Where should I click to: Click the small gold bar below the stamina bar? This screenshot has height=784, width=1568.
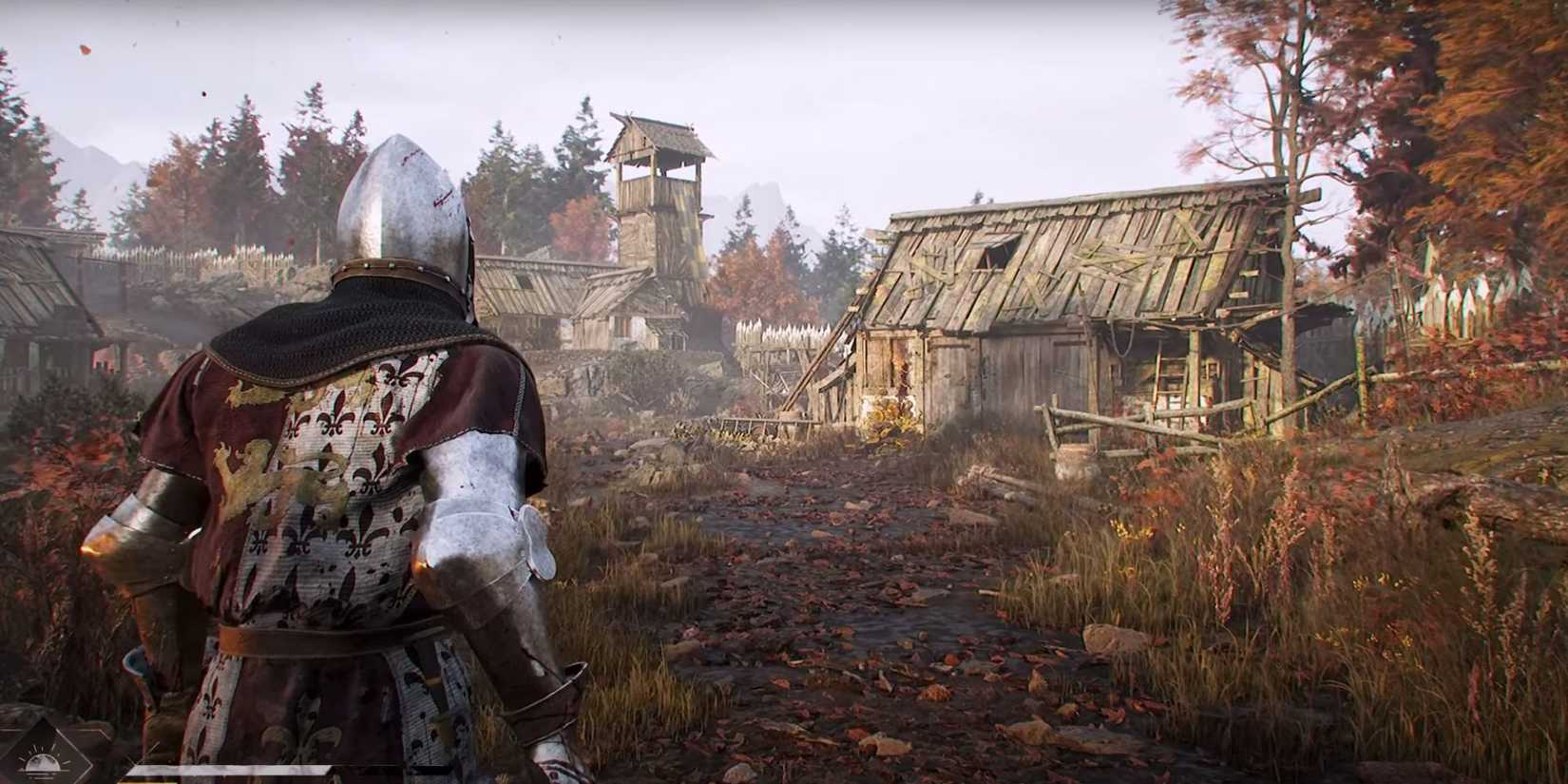pyautogui.click(x=147, y=781)
